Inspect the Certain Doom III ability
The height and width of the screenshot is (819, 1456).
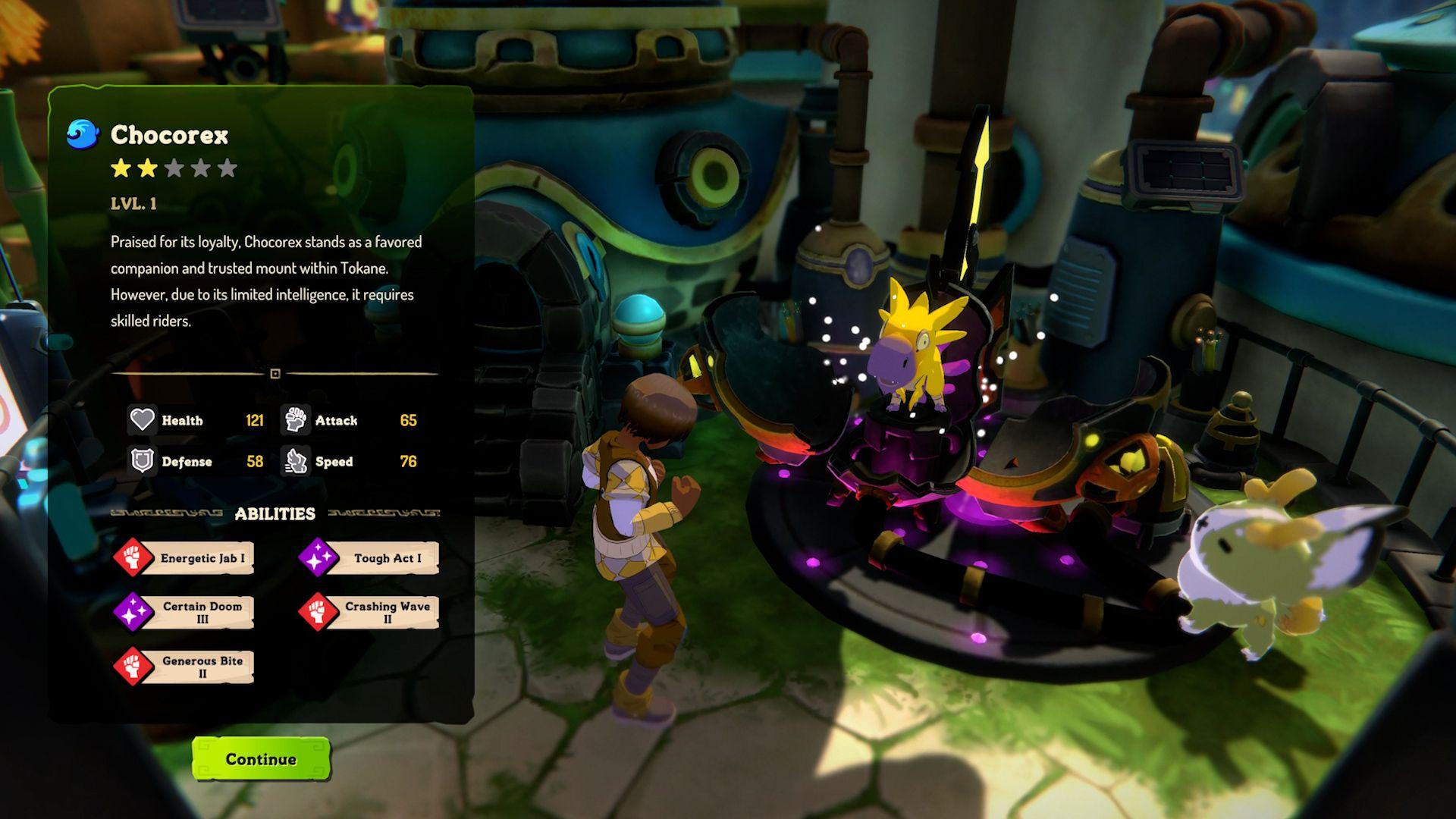185,612
